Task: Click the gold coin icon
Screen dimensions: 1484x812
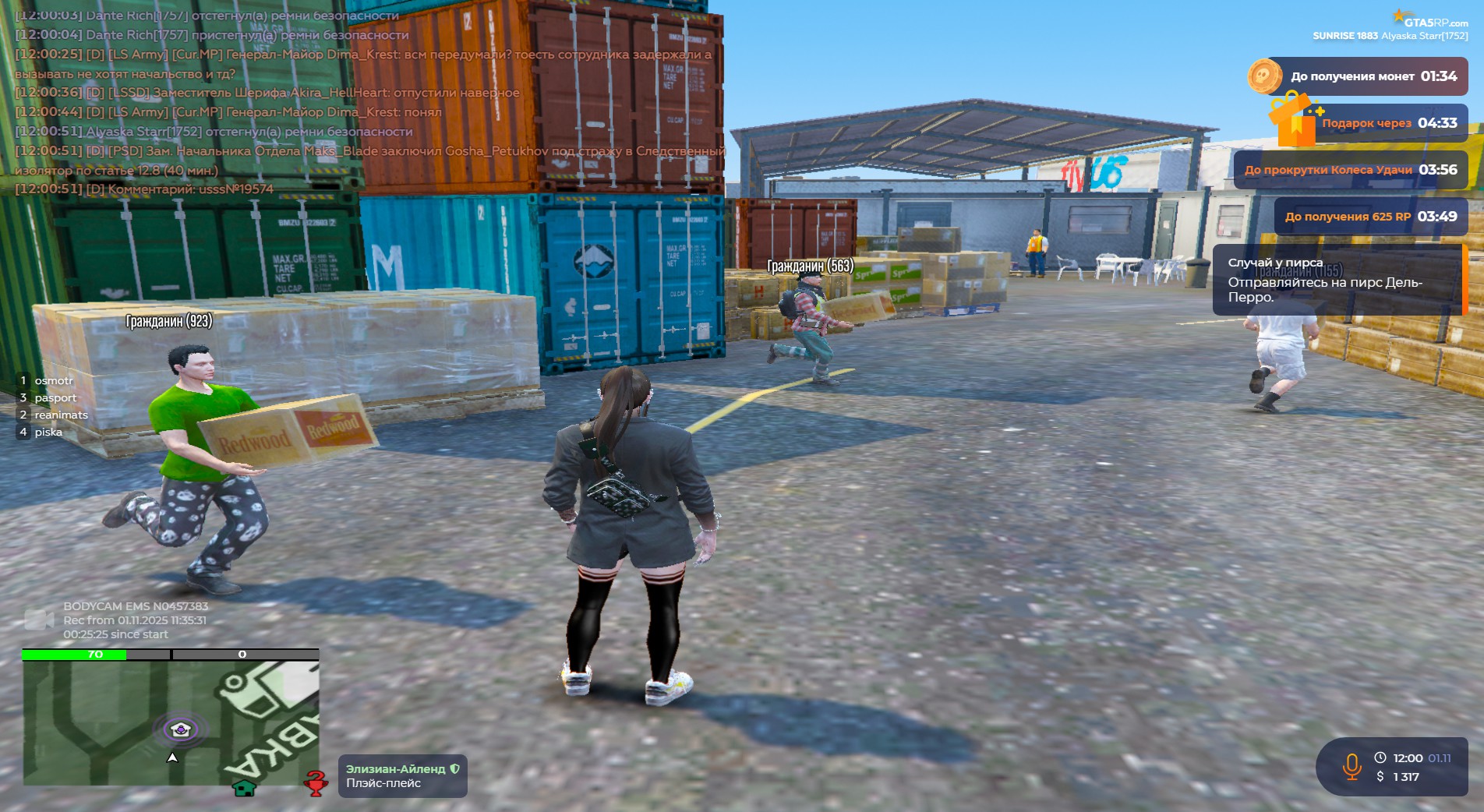Action: tap(1263, 76)
